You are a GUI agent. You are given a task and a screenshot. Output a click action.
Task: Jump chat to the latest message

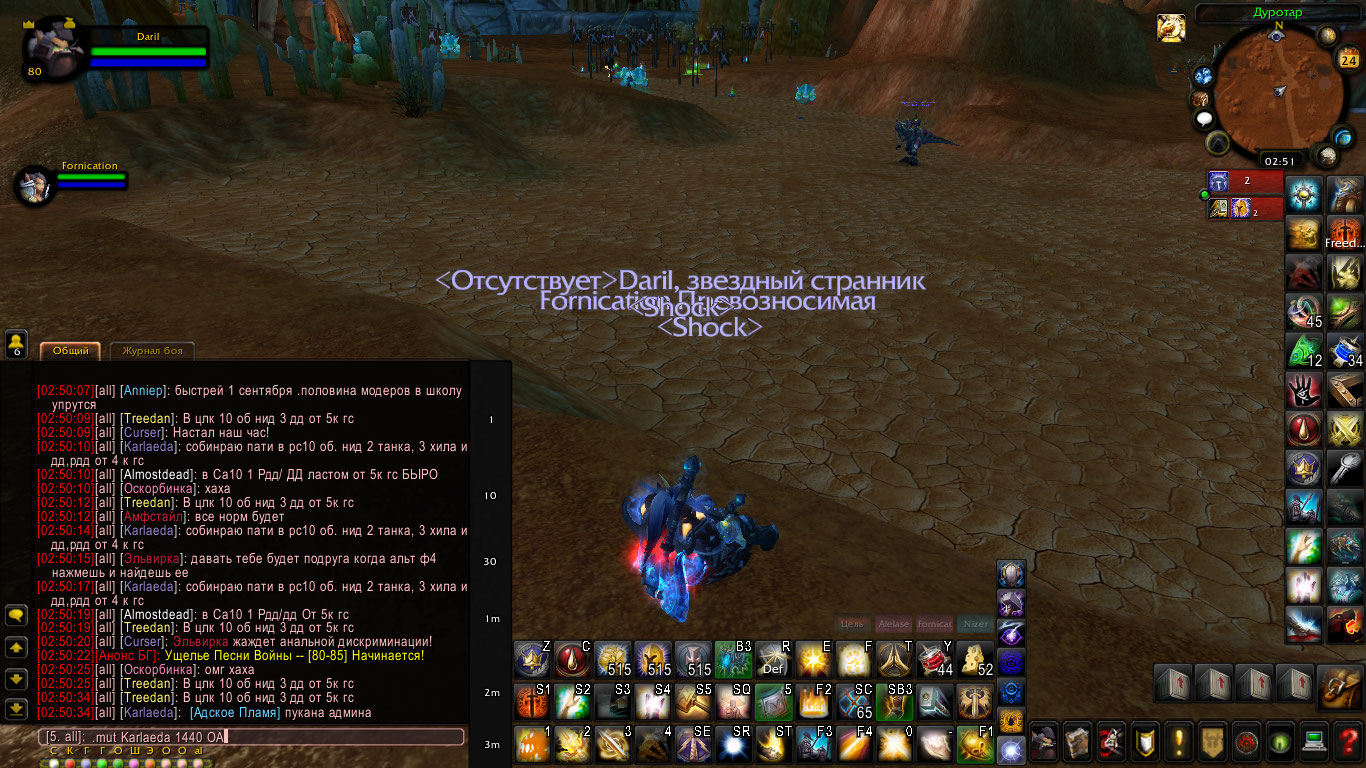(16, 709)
